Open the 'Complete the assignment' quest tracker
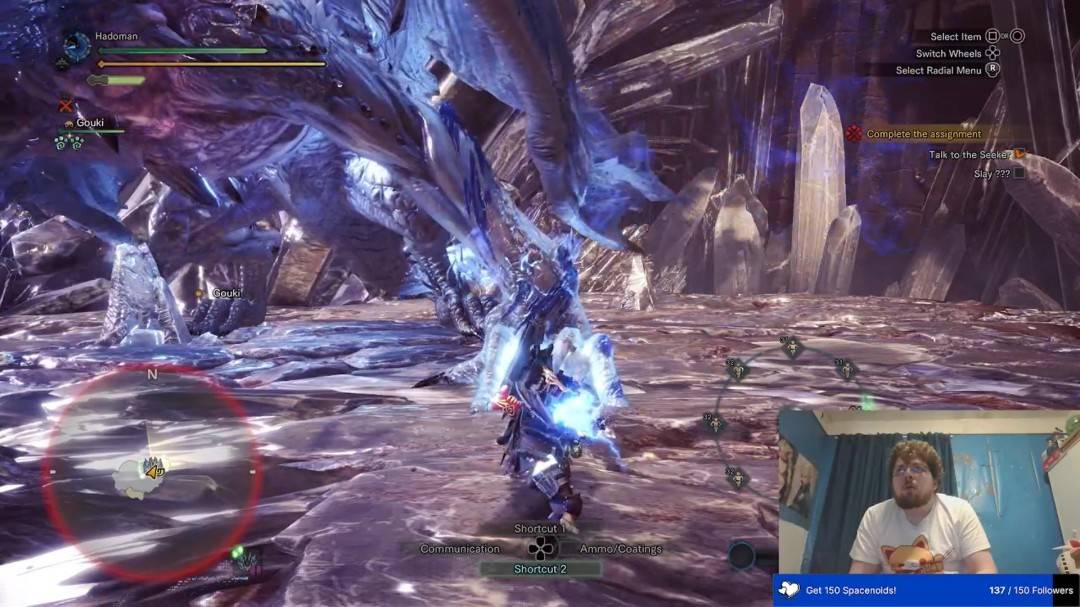 (x=923, y=134)
